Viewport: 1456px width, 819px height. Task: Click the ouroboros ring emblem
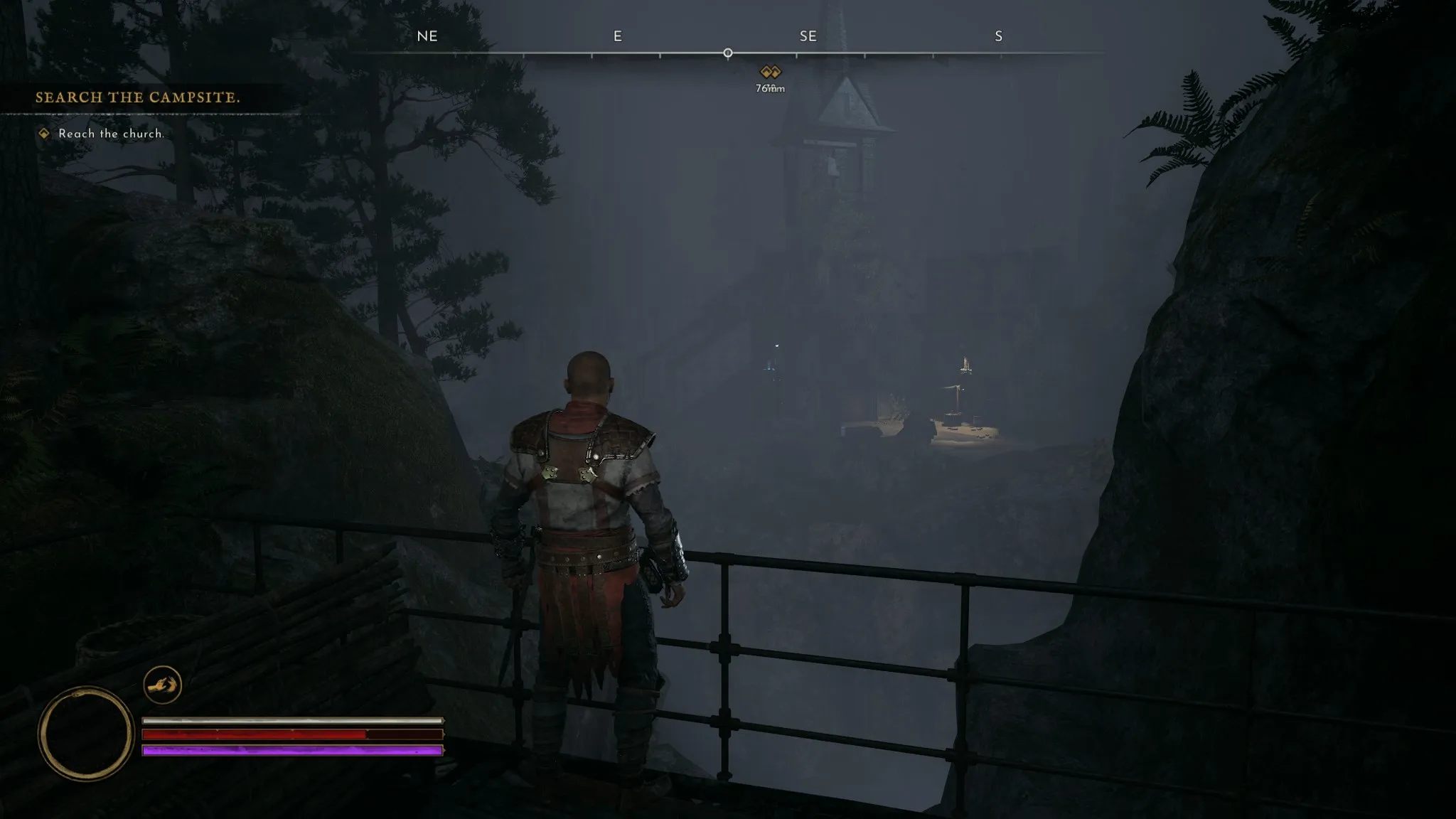[85, 733]
